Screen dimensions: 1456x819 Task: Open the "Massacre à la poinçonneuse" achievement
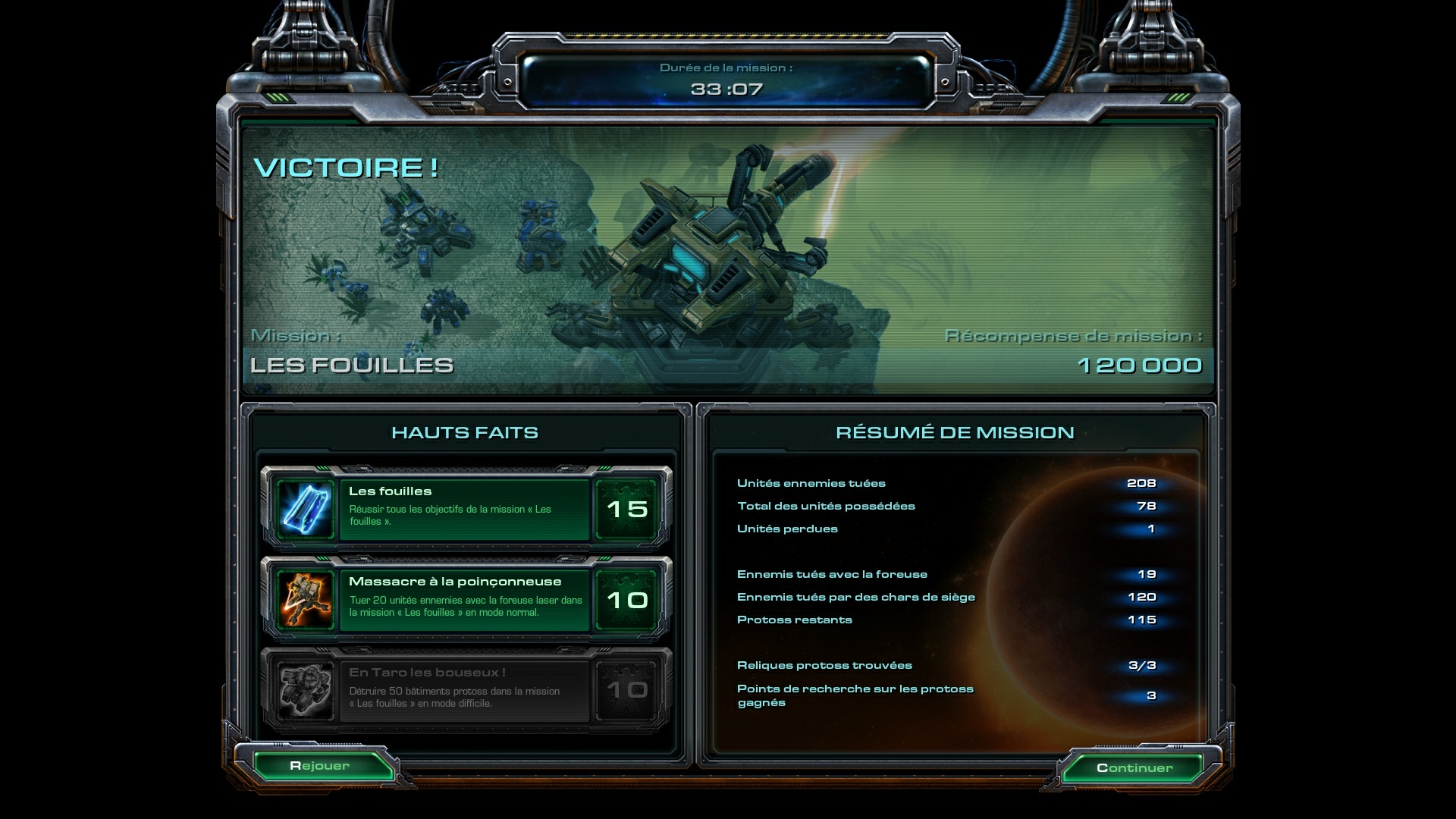tap(464, 600)
